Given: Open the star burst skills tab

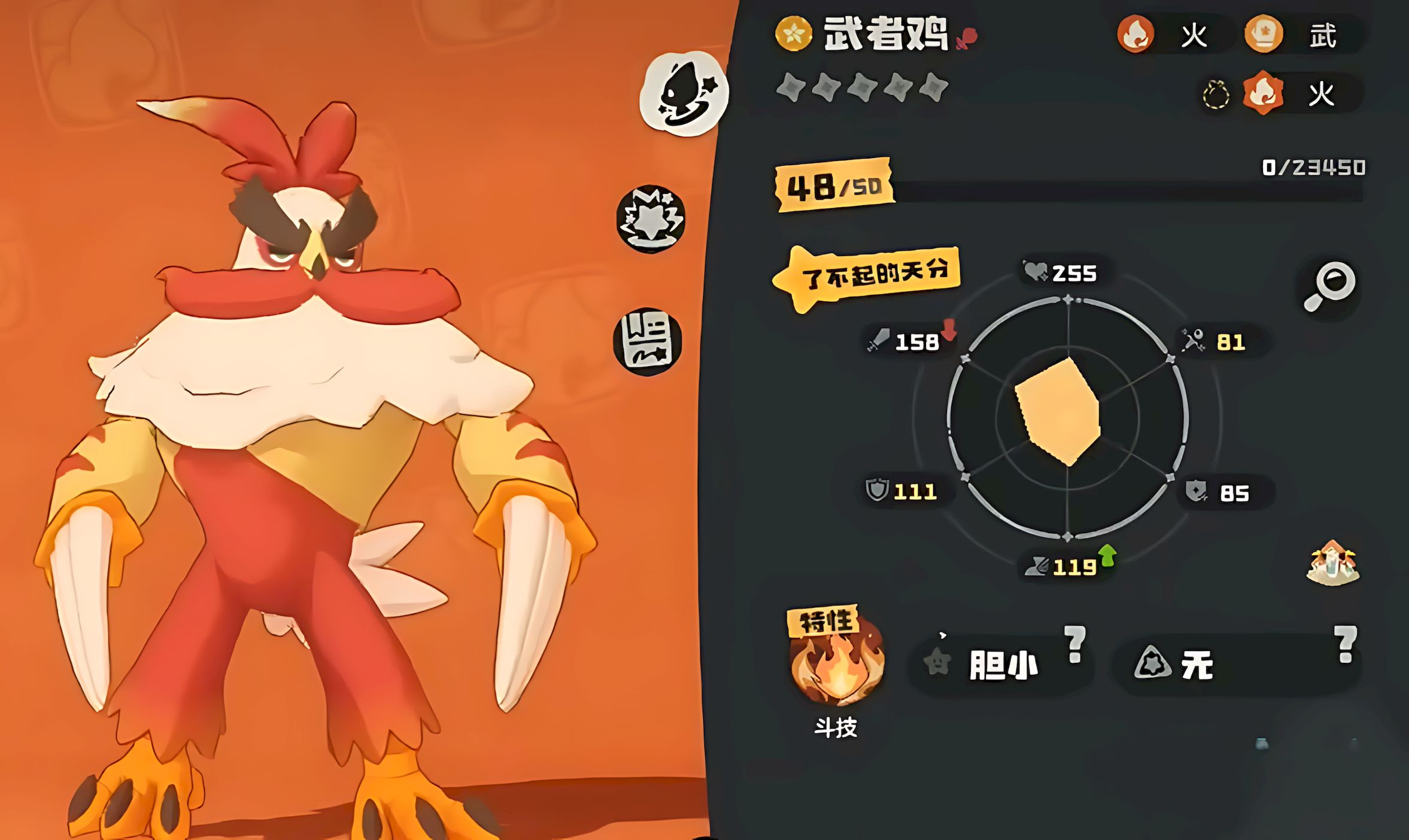Looking at the screenshot, I should (651, 218).
